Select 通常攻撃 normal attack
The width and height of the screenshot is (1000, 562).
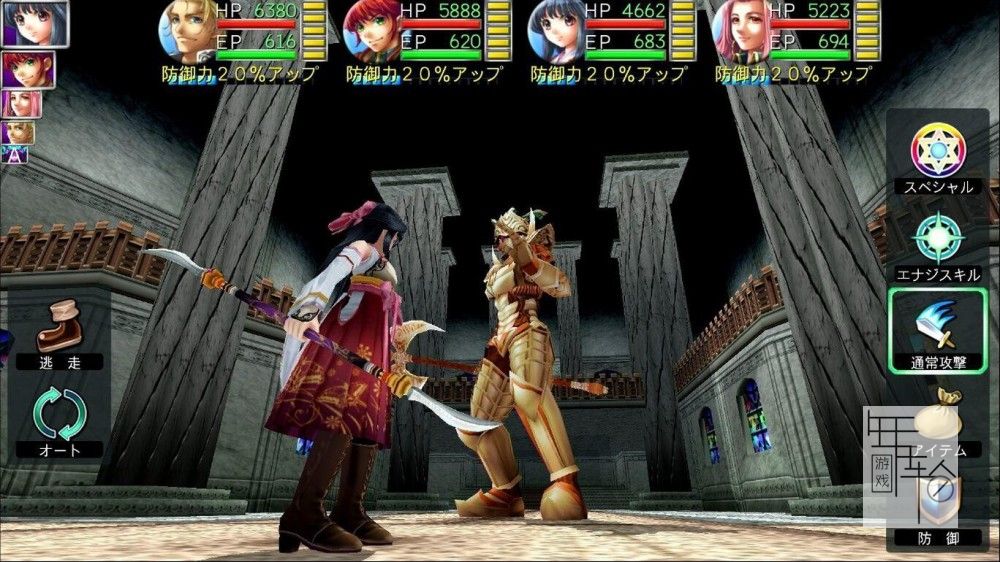point(937,331)
